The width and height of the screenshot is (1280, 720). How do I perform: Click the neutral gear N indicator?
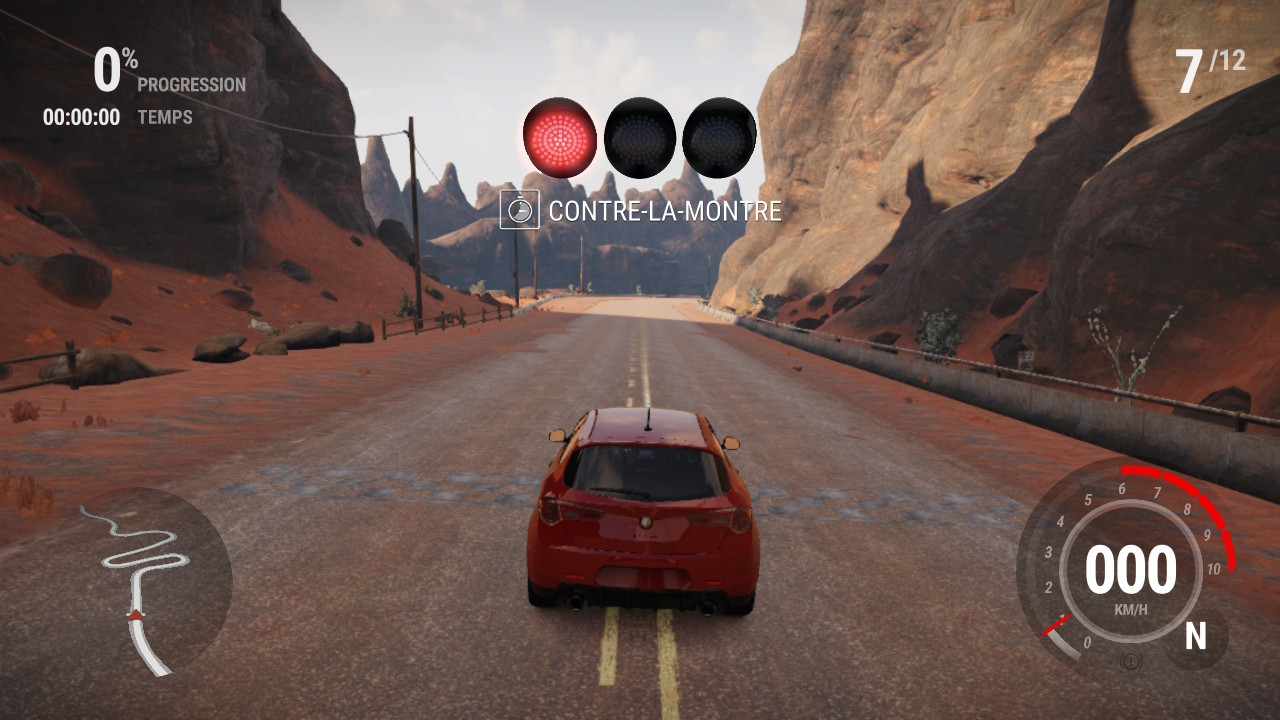pos(1195,636)
